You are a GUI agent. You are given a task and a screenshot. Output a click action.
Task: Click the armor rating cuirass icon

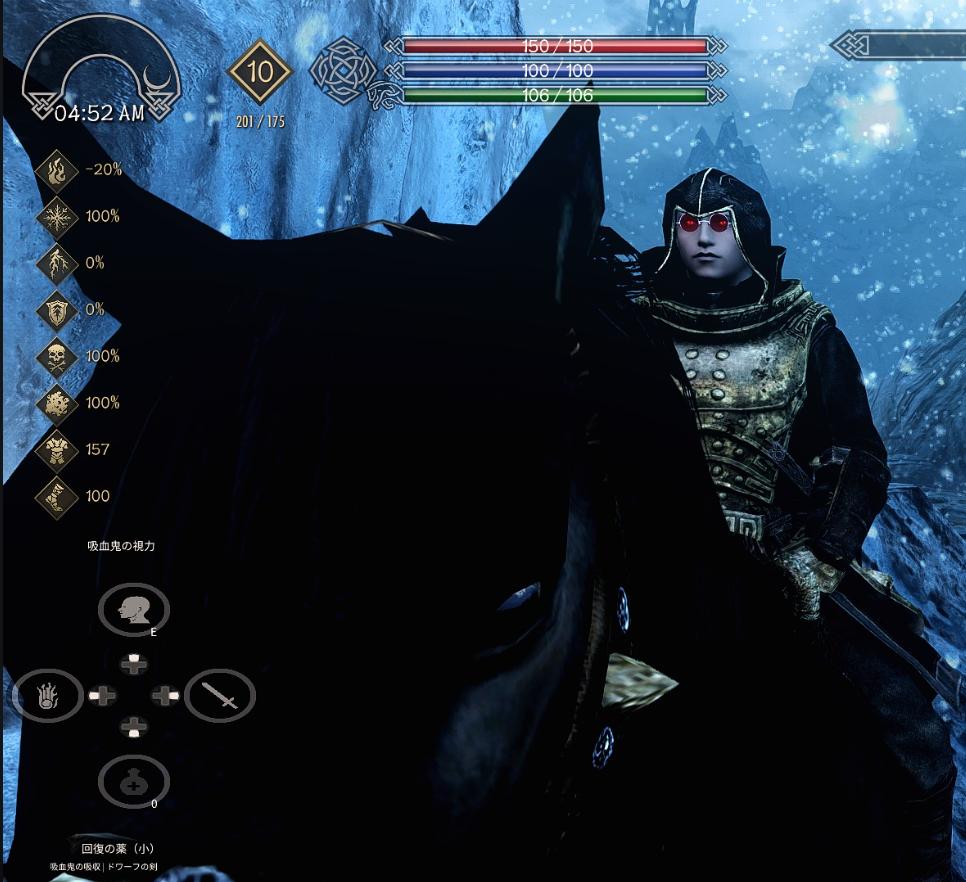[x=57, y=450]
